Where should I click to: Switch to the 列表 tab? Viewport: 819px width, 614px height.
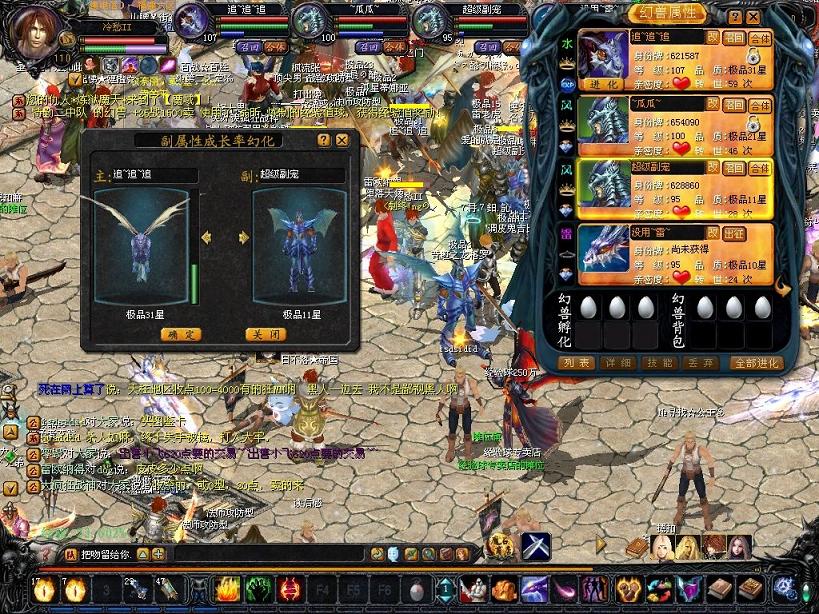coord(578,363)
